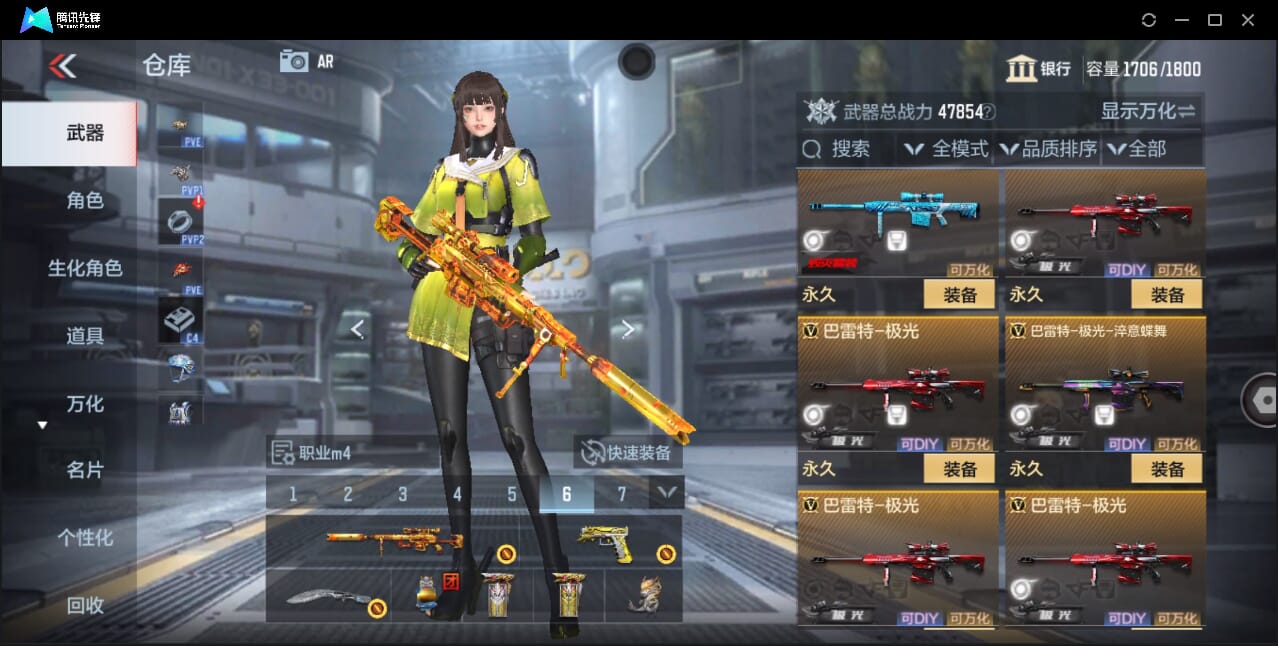Screen dimensions: 1278x646
Task: Open the AR camera mode
Action: pyautogui.click(x=306, y=61)
